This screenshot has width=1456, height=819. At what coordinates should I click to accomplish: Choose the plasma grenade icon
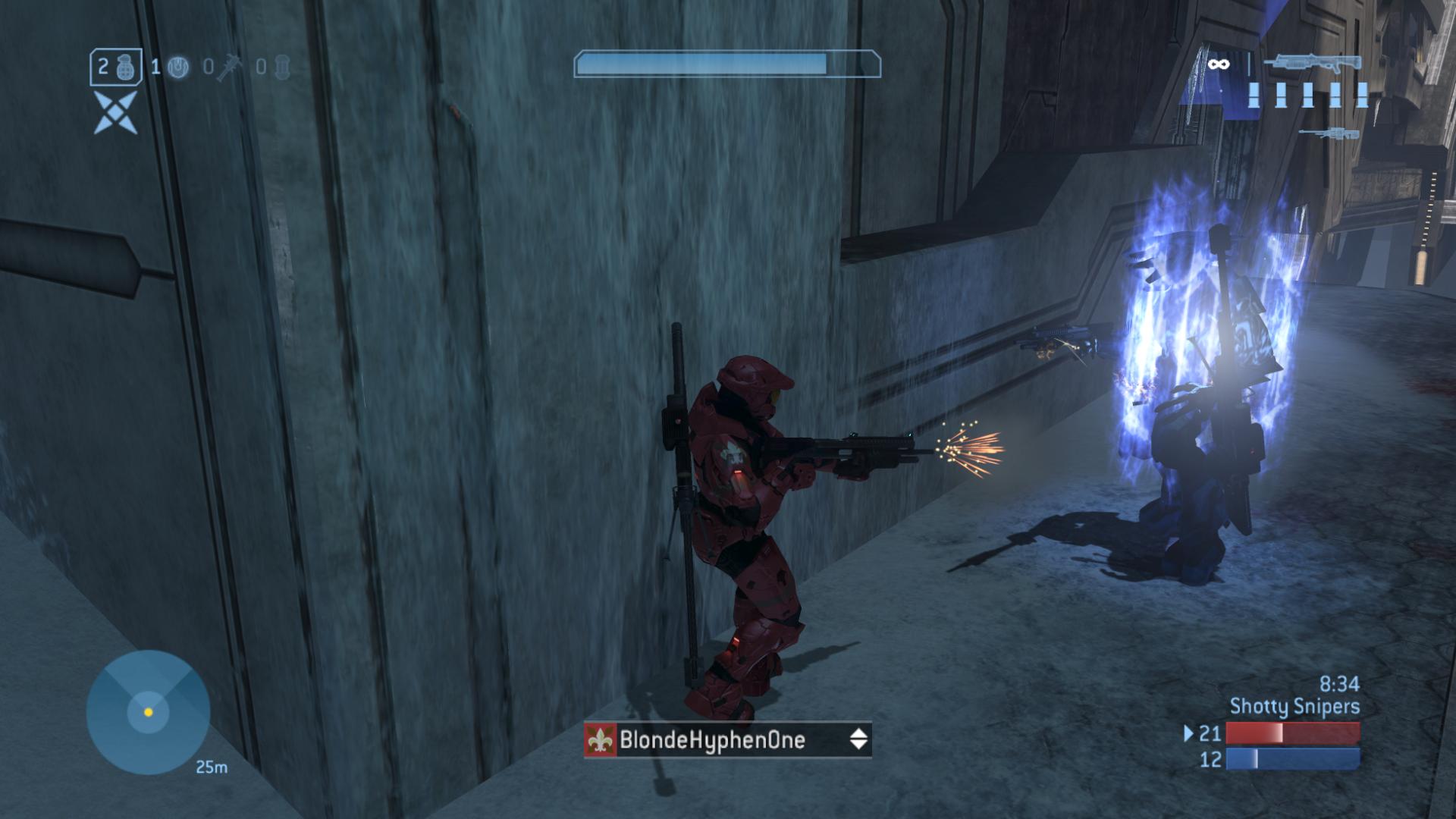coord(178,67)
